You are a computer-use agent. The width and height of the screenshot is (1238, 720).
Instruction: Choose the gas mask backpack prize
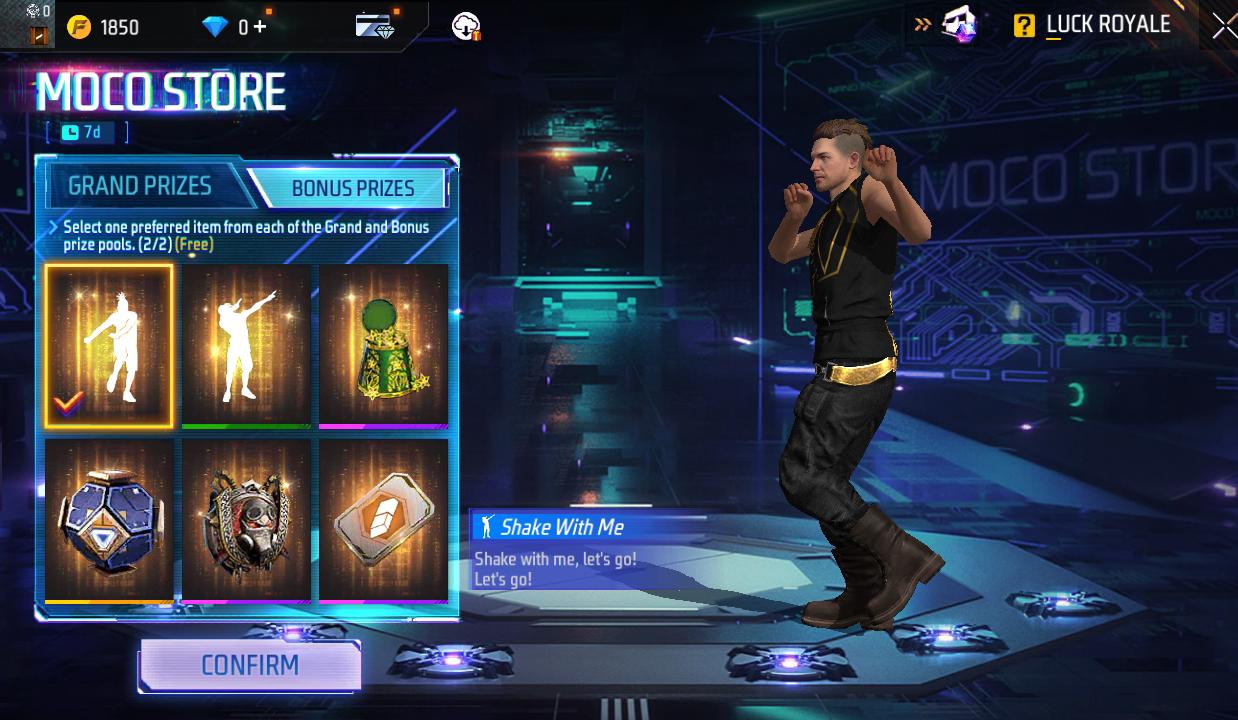tap(246, 520)
